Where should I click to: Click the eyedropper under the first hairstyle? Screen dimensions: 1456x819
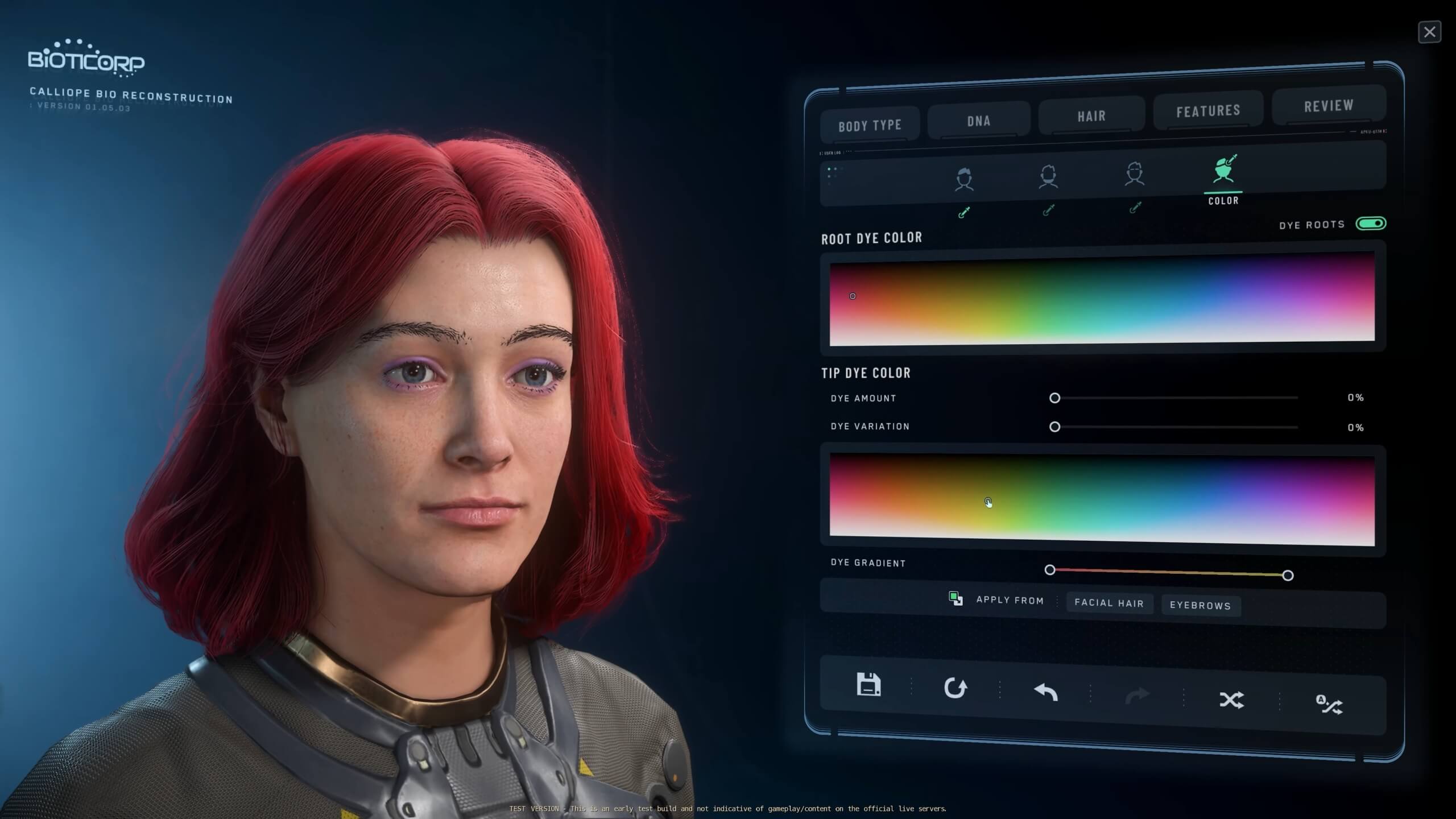[x=964, y=212]
